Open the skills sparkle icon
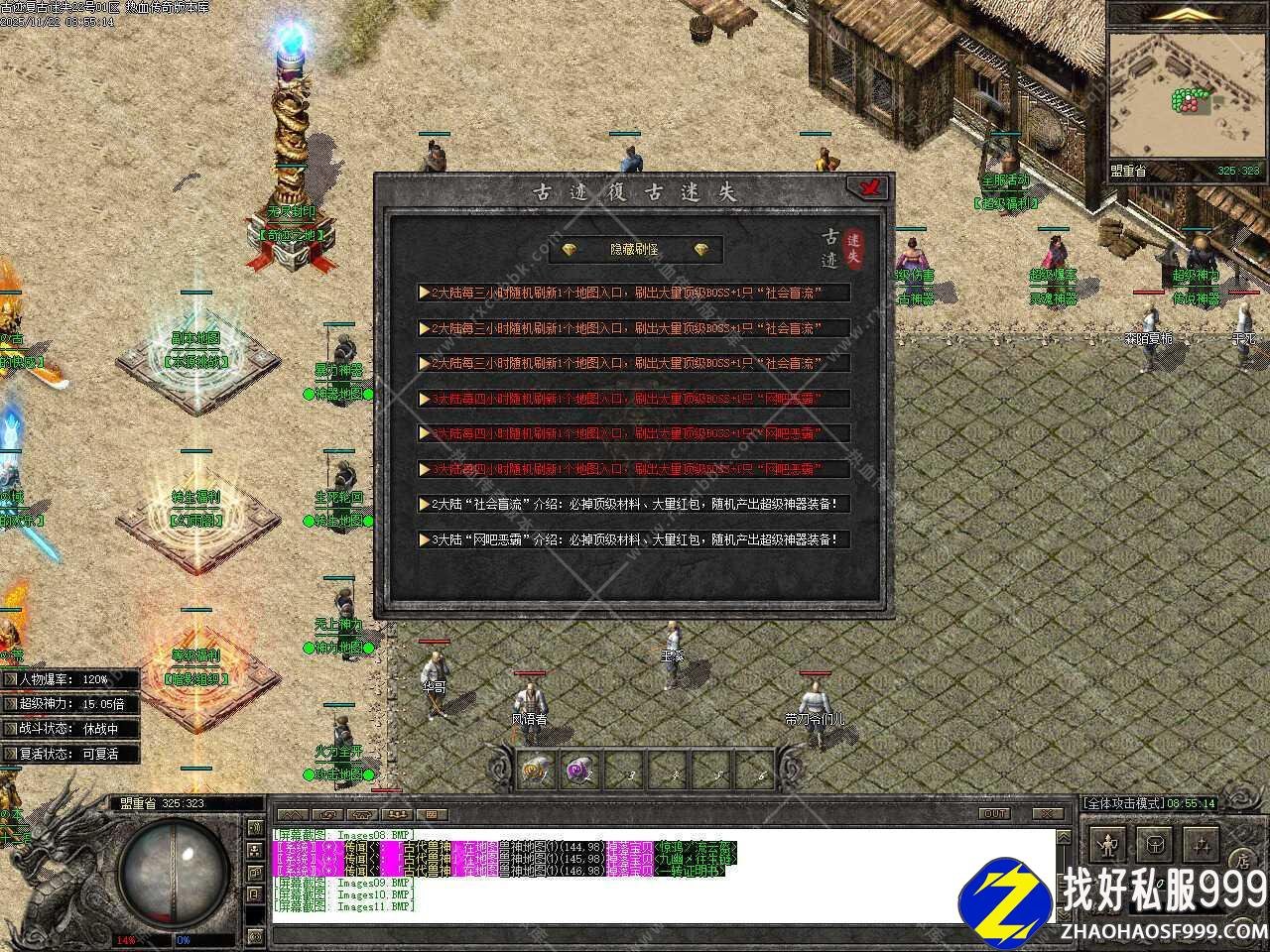Image resolution: width=1270 pixels, height=952 pixels. 1202,846
